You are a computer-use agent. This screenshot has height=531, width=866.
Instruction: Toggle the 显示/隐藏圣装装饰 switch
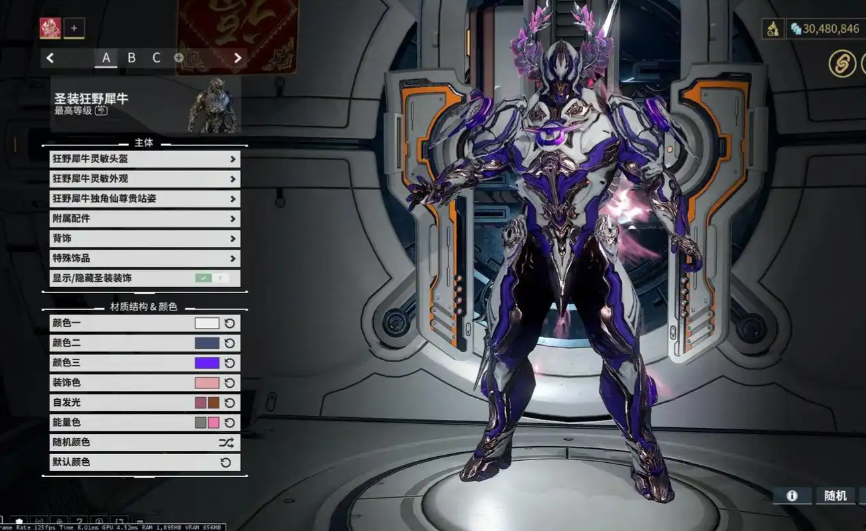[x=211, y=278]
